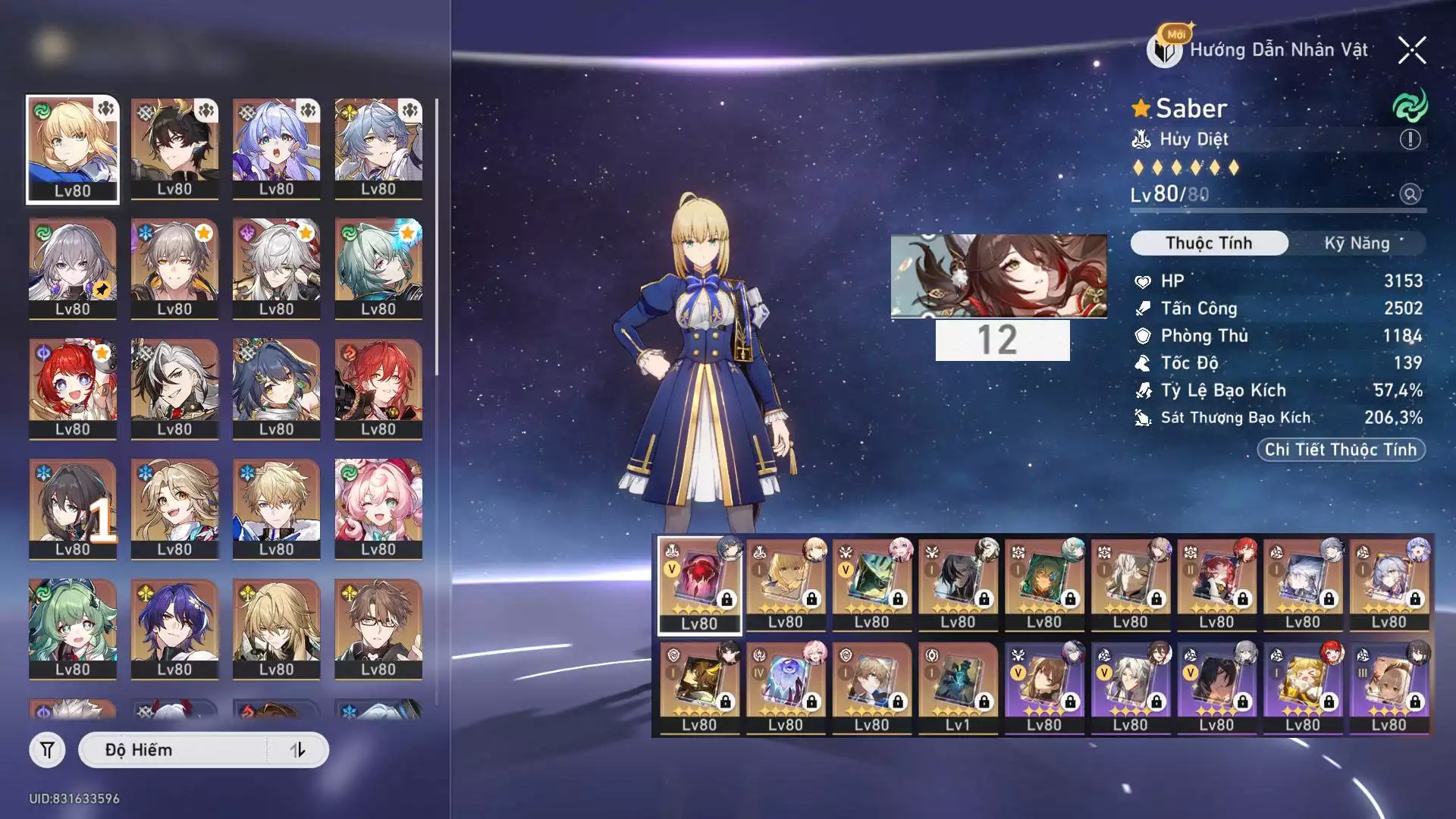Switch to the Kỹ Năng tab
This screenshot has width=1456, height=819.
click(1357, 243)
